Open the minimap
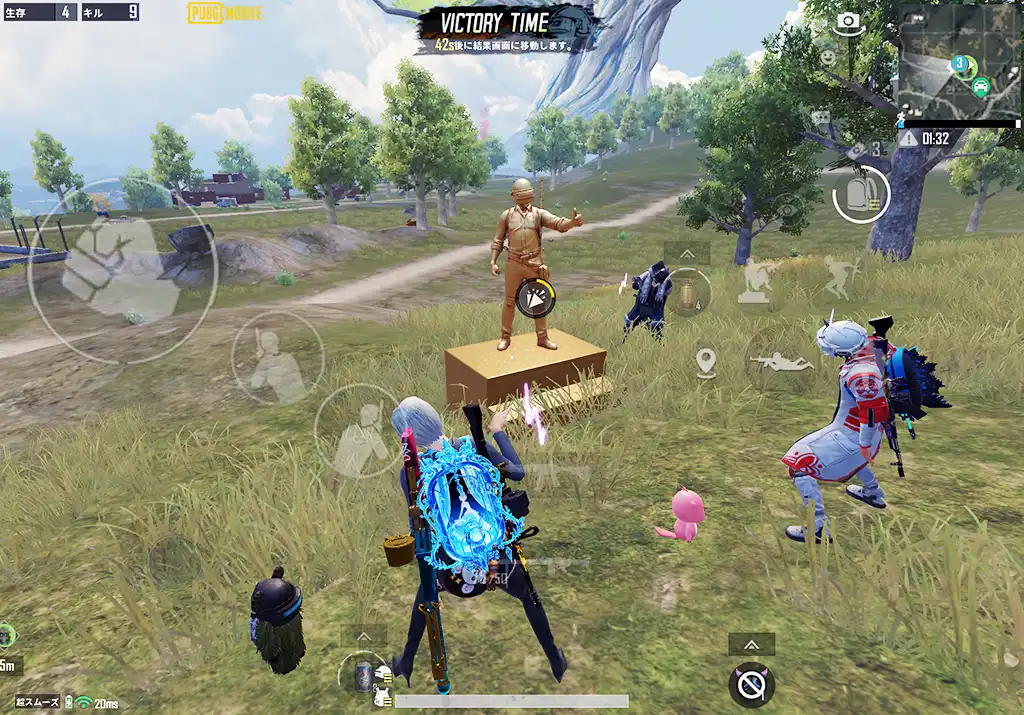This screenshot has width=1024, height=715. pyautogui.click(x=957, y=62)
